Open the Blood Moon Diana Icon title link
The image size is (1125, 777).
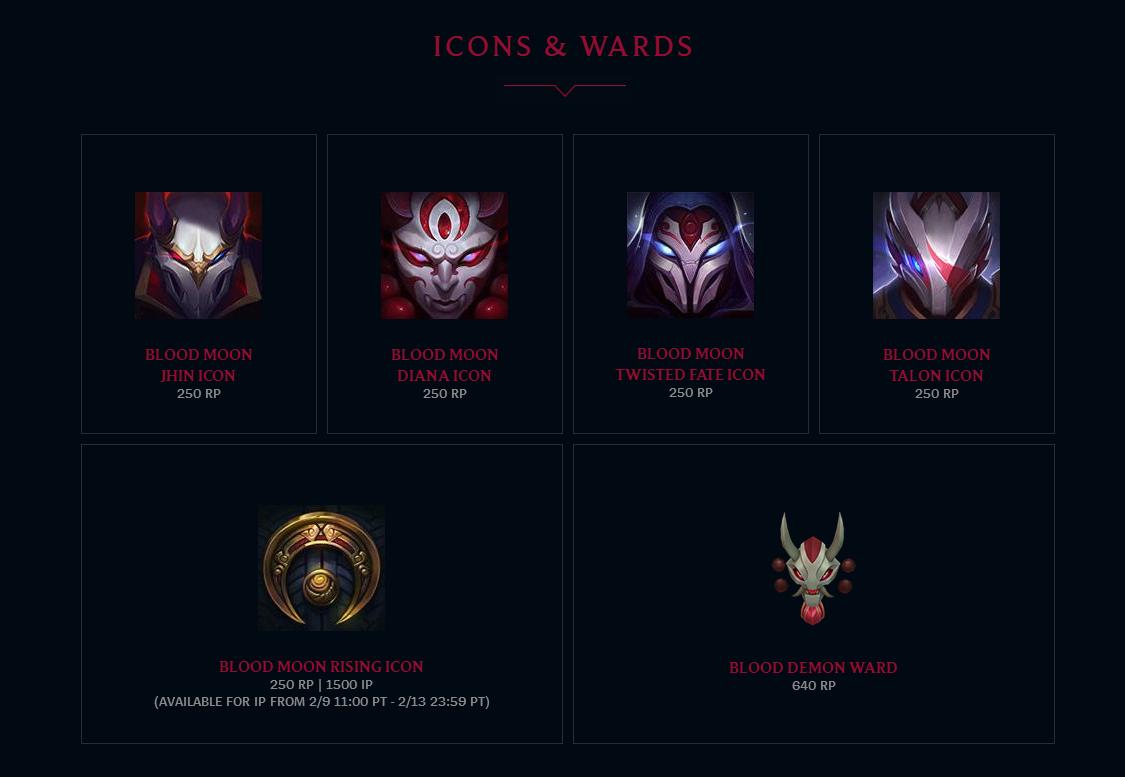(444, 365)
